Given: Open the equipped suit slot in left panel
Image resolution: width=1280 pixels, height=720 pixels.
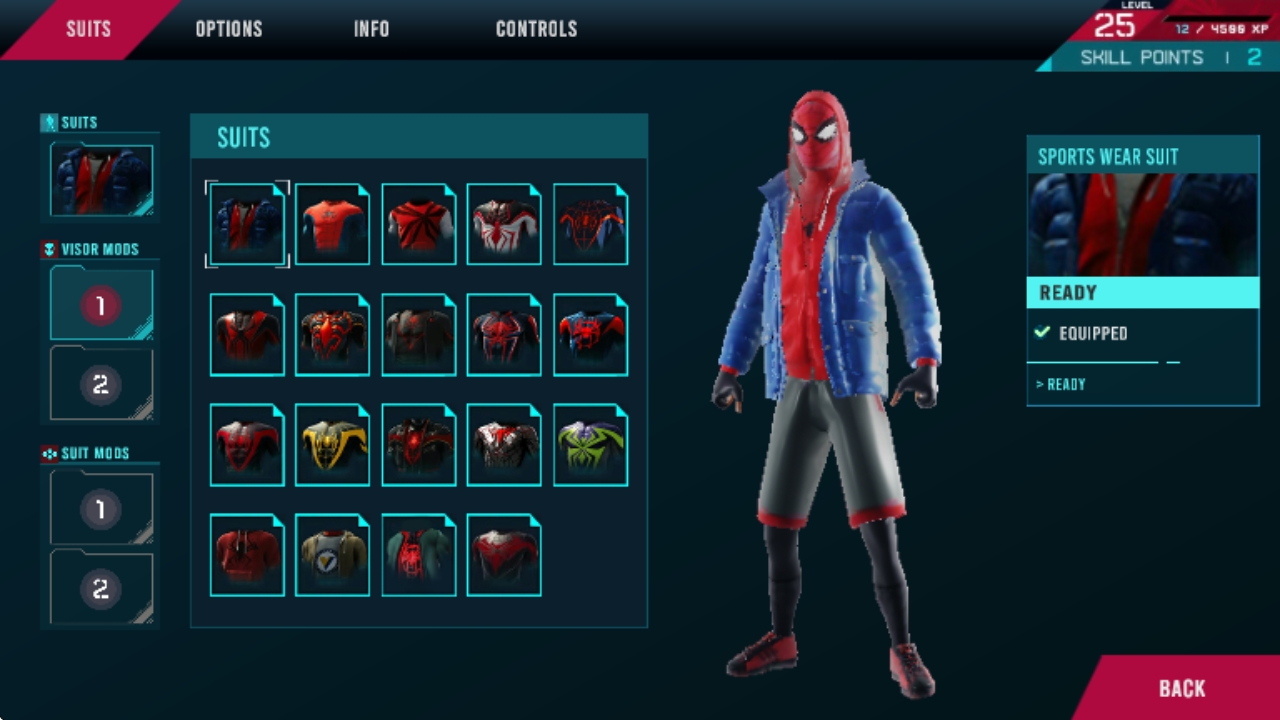Looking at the screenshot, I should pos(101,180).
